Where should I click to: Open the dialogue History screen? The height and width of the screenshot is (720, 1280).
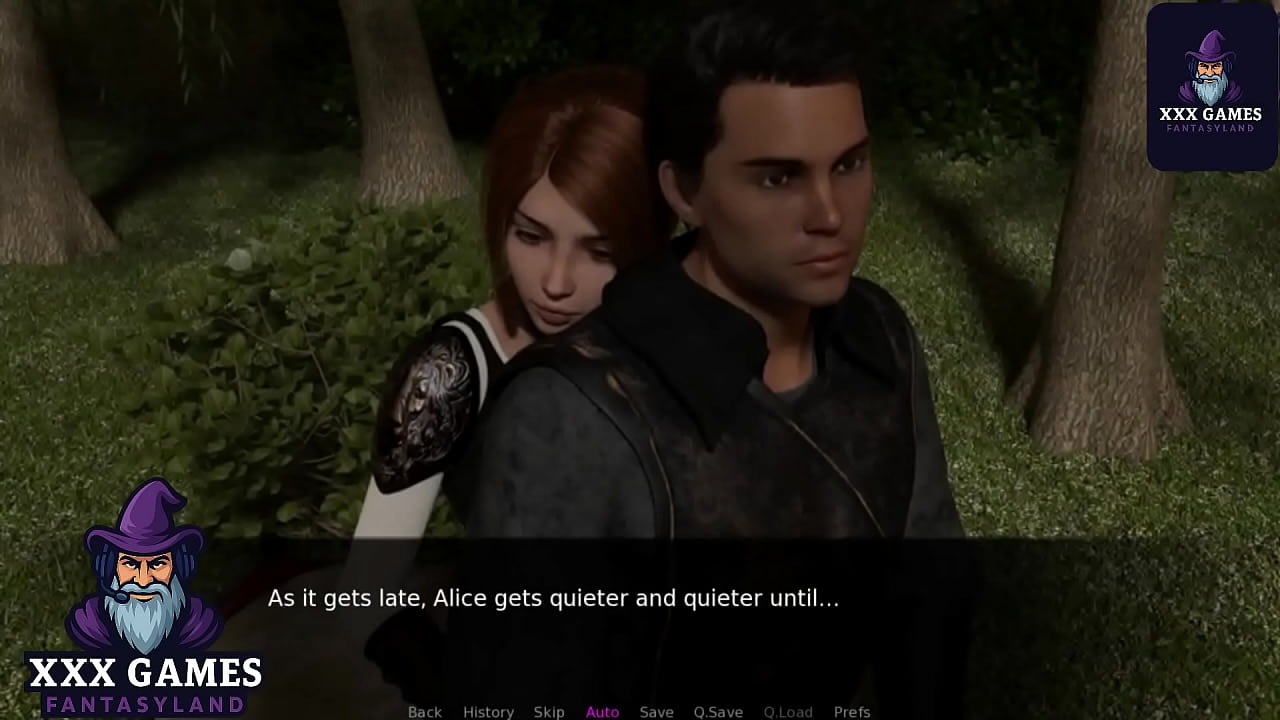click(488, 711)
